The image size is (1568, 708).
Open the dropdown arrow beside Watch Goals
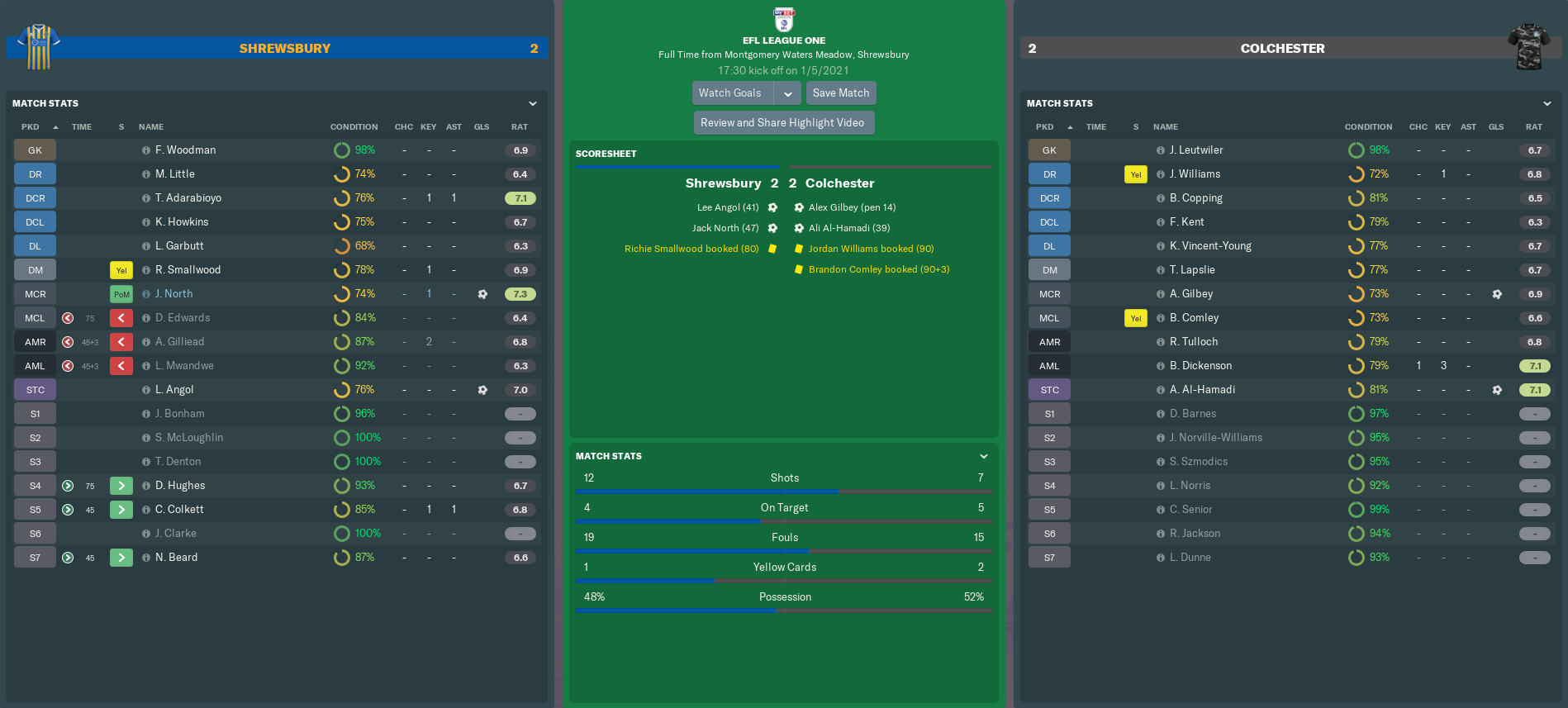tap(788, 93)
